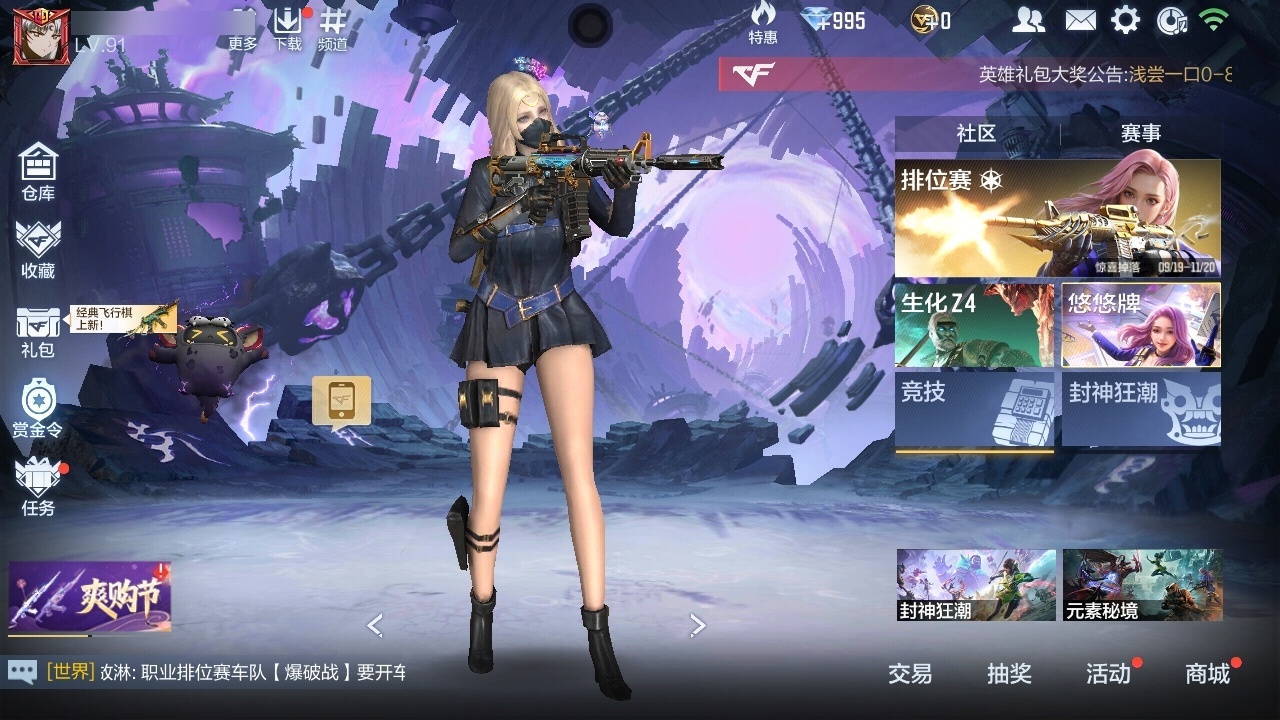Open the 赏金令 bounty pass

[38, 408]
